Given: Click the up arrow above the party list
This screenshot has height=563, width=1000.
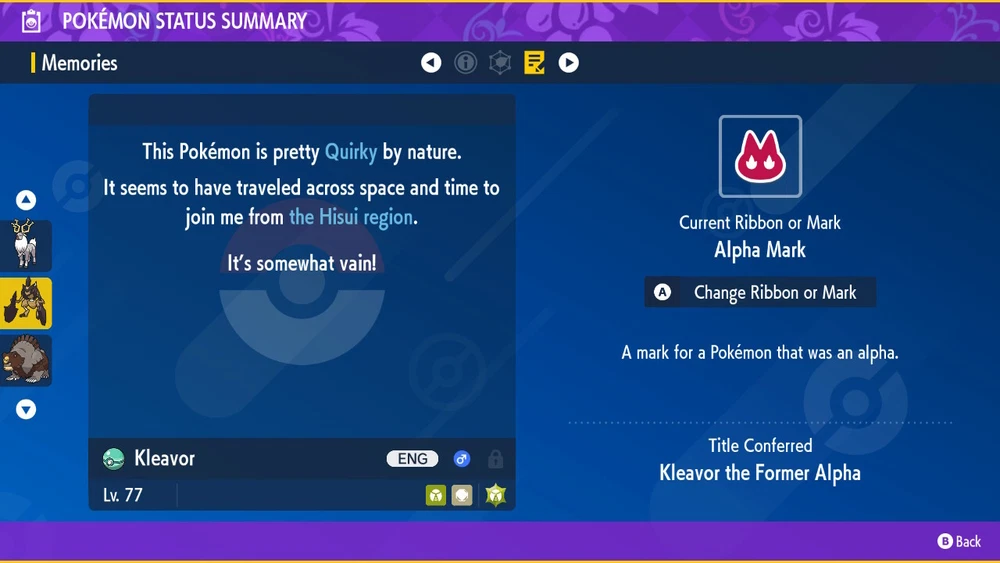Looking at the screenshot, I should click(x=26, y=200).
